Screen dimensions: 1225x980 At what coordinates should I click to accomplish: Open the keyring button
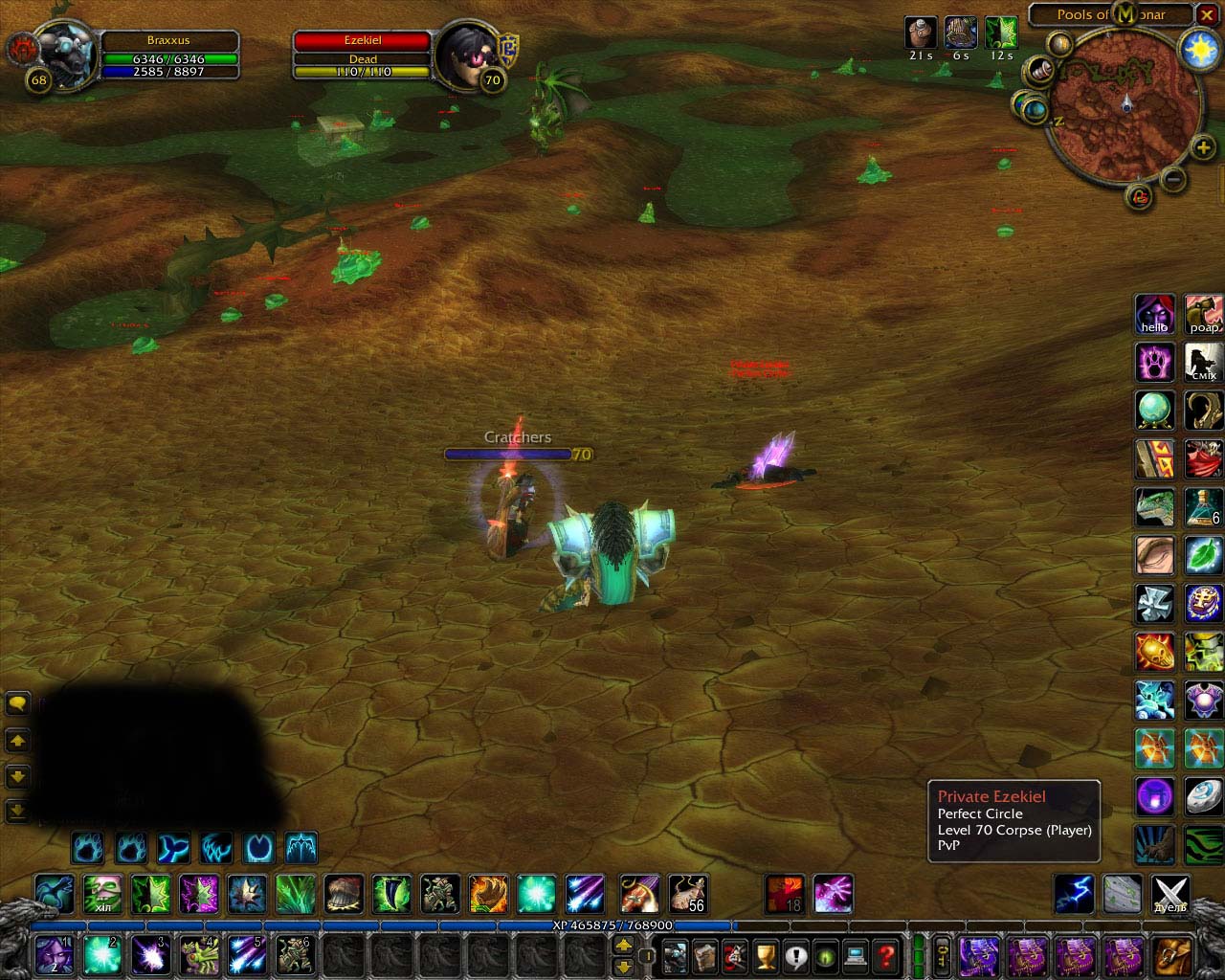pyautogui.click(x=942, y=955)
